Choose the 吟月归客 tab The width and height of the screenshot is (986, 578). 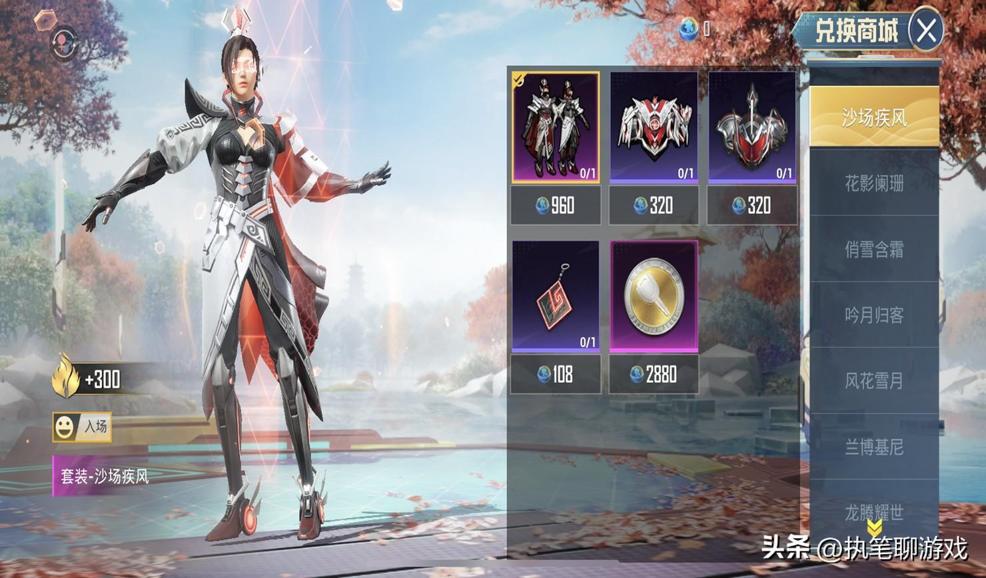coord(873,315)
